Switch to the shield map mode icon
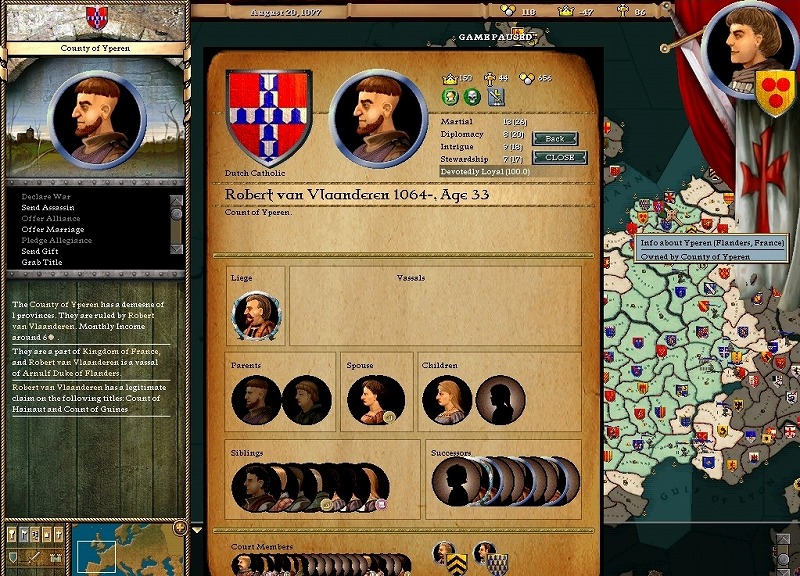Image resolution: width=800 pixels, height=576 pixels. click(x=14, y=556)
